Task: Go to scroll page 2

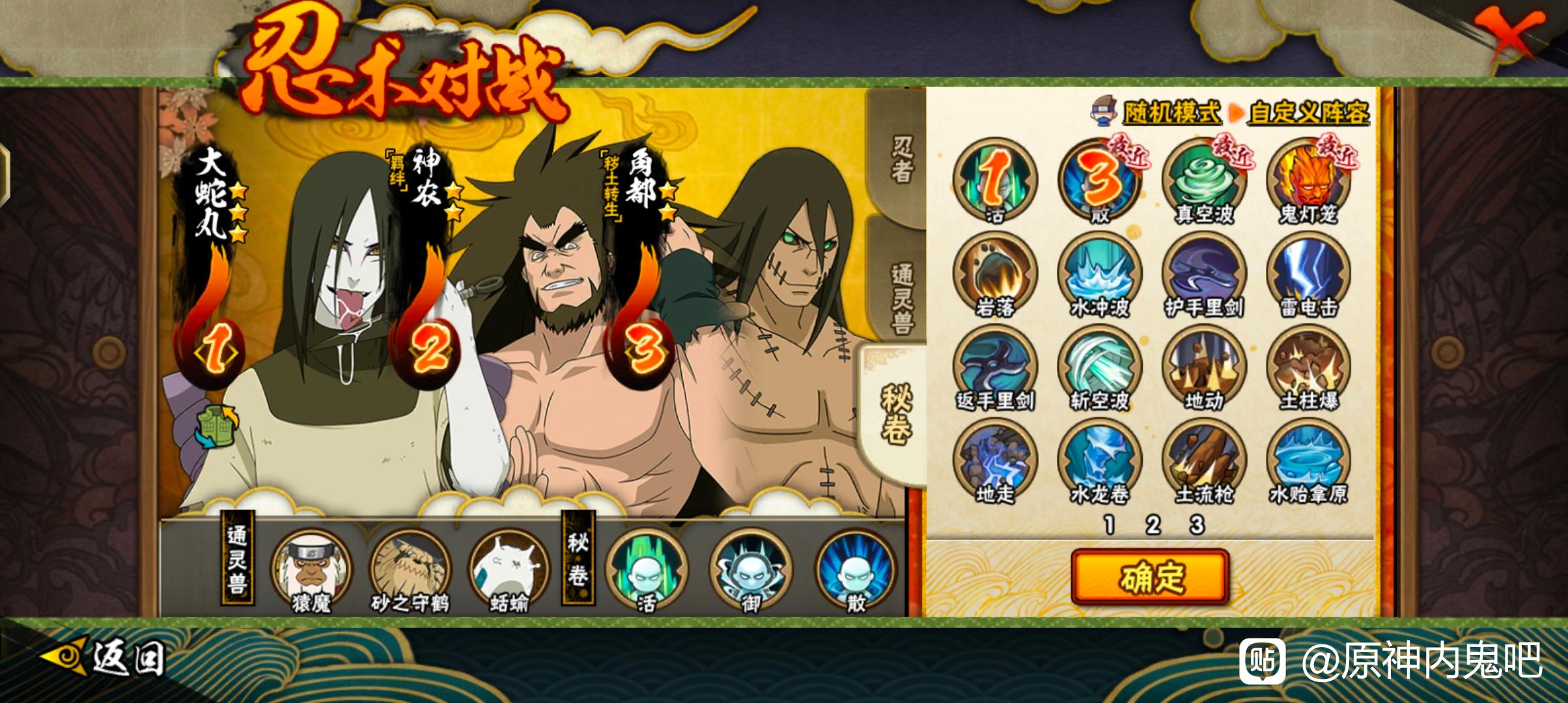Action: (x=1153, y=525)
